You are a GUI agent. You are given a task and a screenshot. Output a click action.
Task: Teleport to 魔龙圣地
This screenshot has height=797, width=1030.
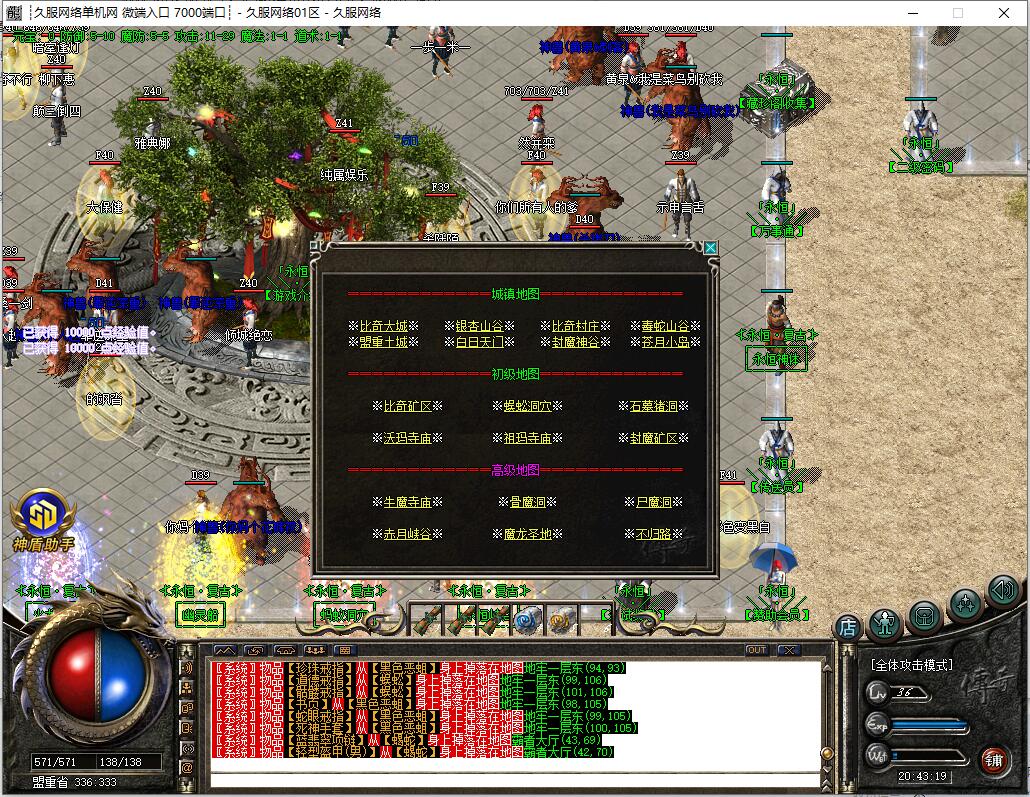(x=527, y=534)
